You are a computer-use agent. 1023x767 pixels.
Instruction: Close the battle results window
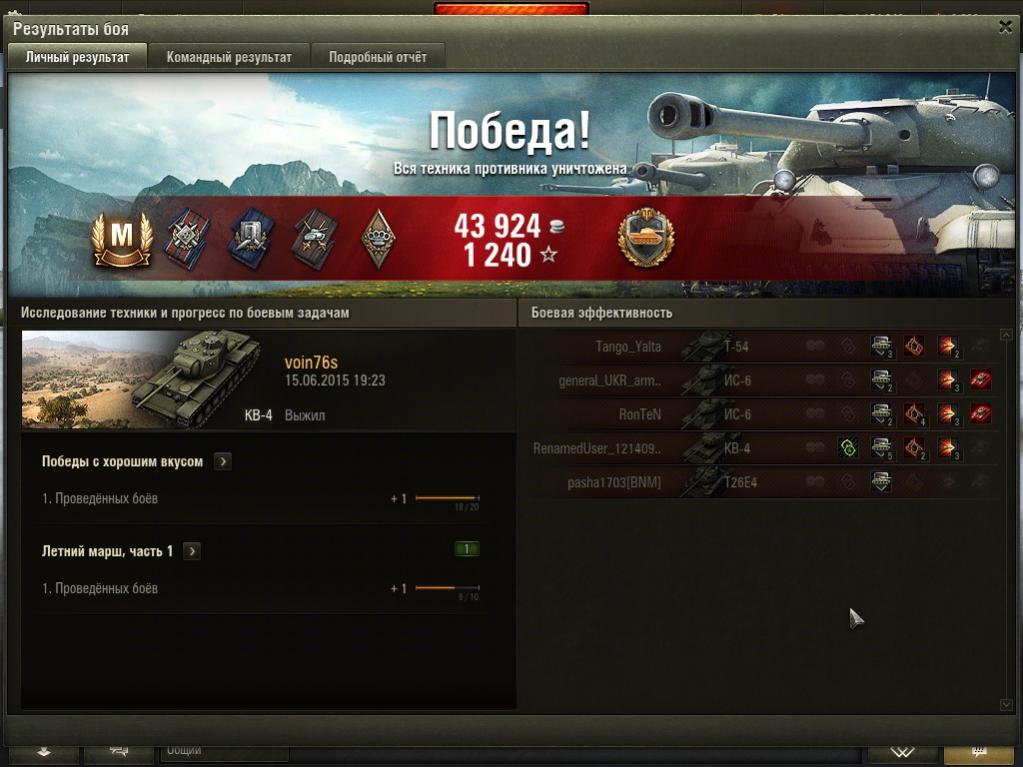[x=1005, y=27]
